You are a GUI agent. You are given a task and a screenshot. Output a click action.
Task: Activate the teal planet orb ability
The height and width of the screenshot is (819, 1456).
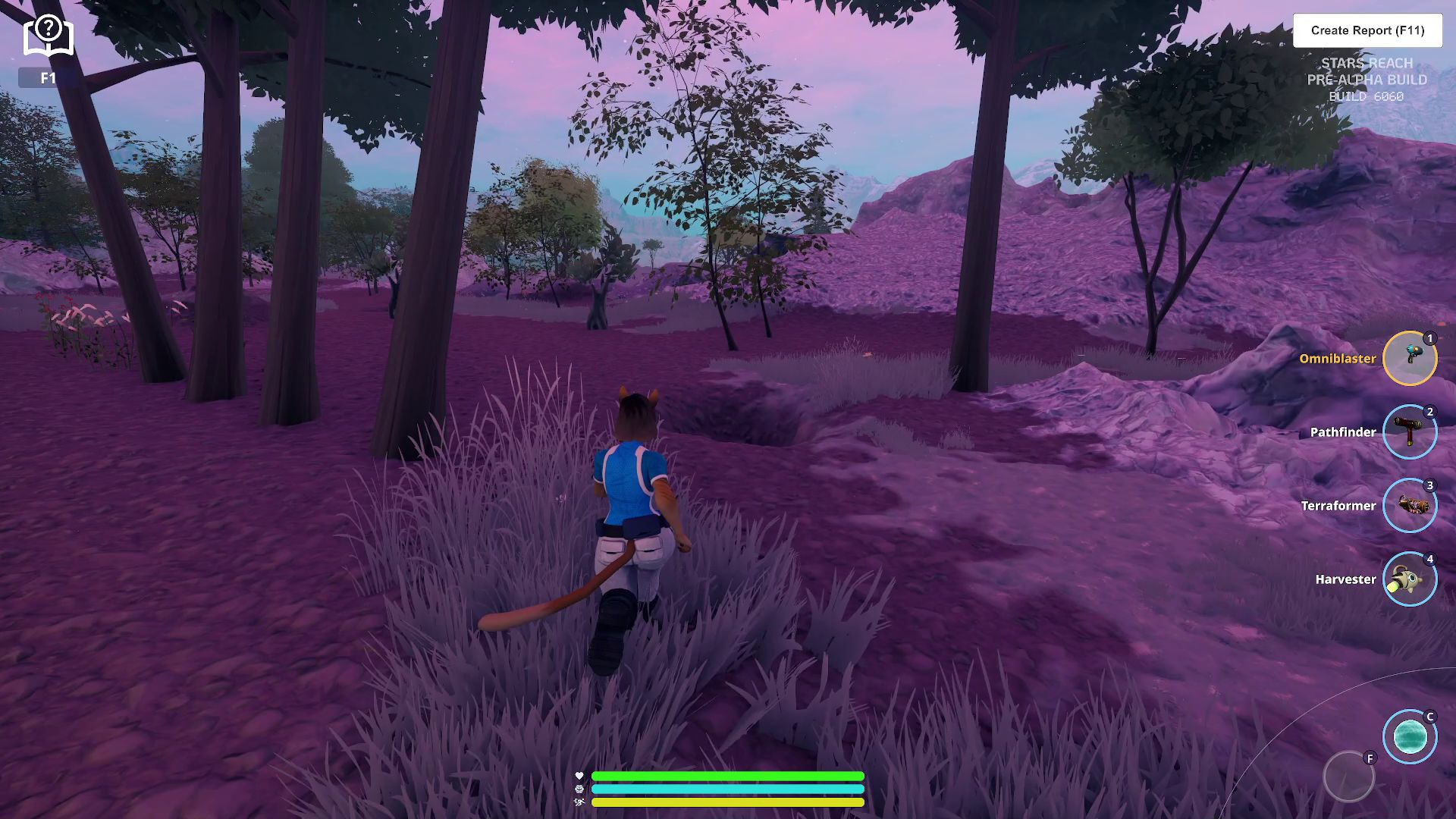pyautogui.click(x=1409, y=736)
